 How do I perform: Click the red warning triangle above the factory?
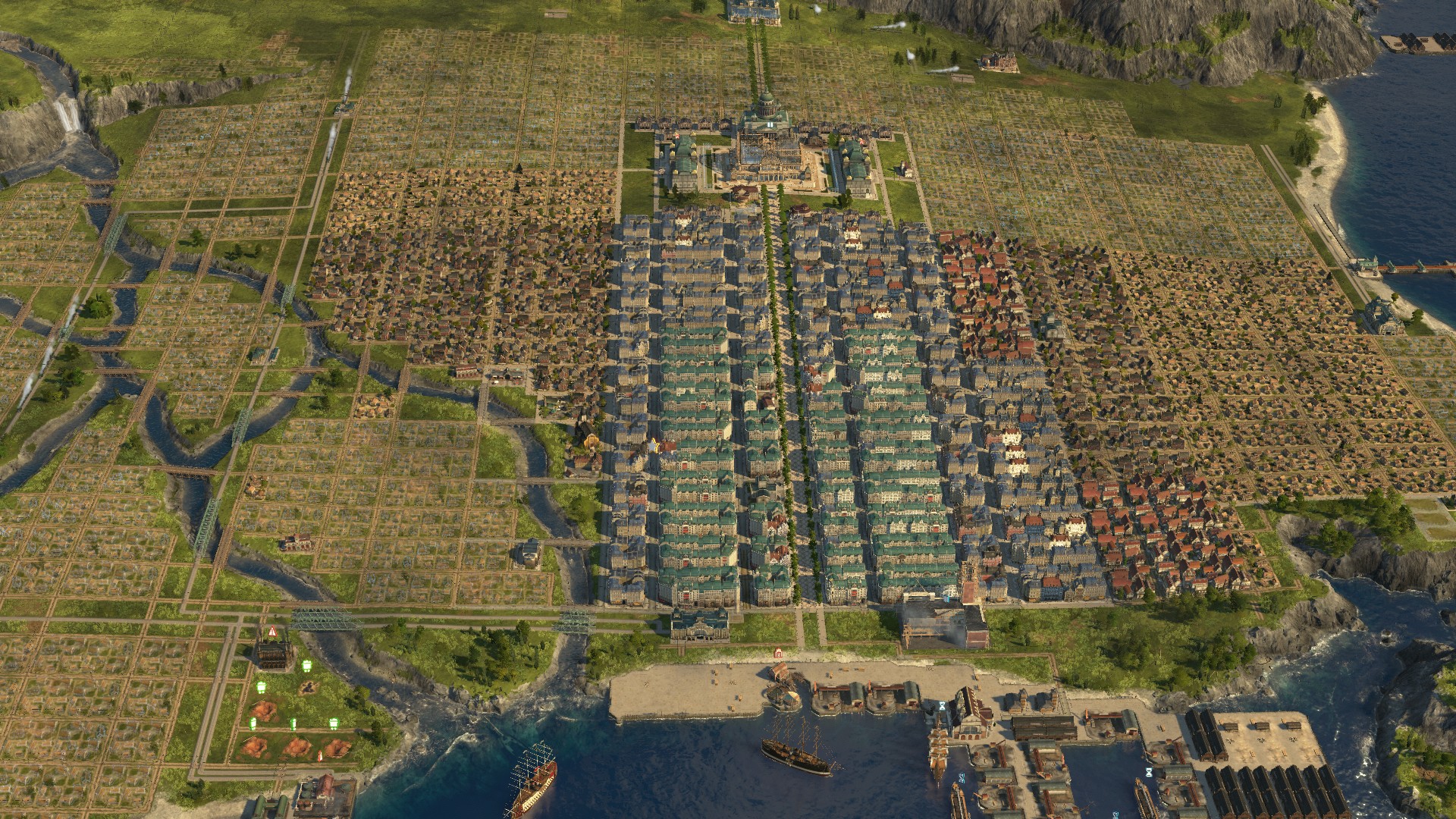click(271, 631)
